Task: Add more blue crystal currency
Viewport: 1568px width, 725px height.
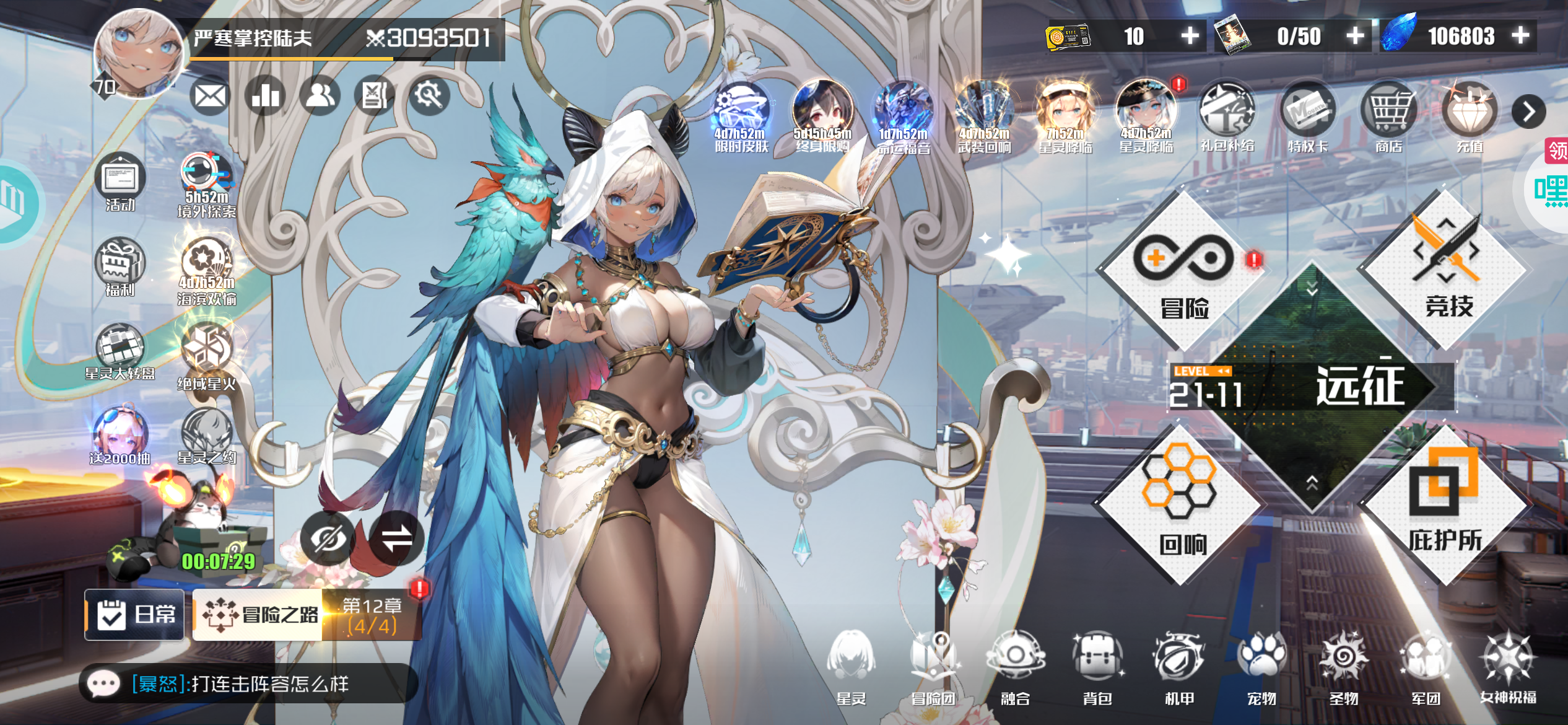Action: pyautogui.click(x=1520, y=36)
